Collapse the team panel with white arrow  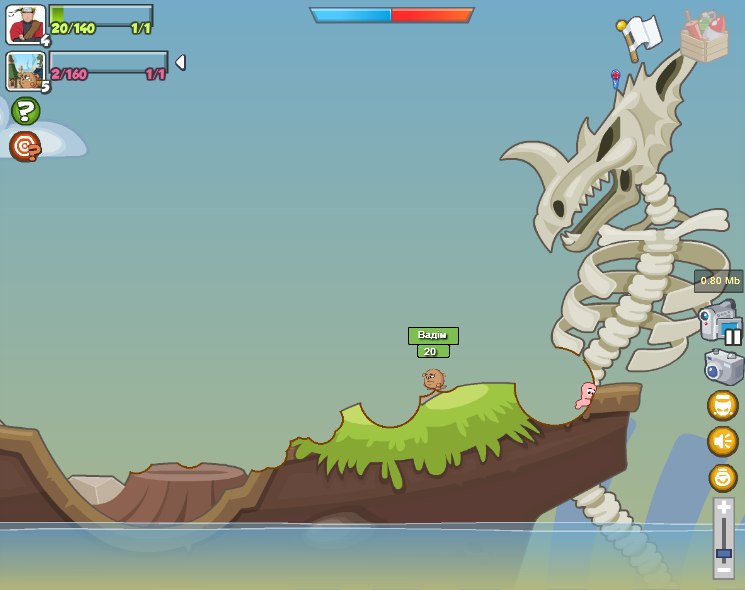(x=180, y=62)
